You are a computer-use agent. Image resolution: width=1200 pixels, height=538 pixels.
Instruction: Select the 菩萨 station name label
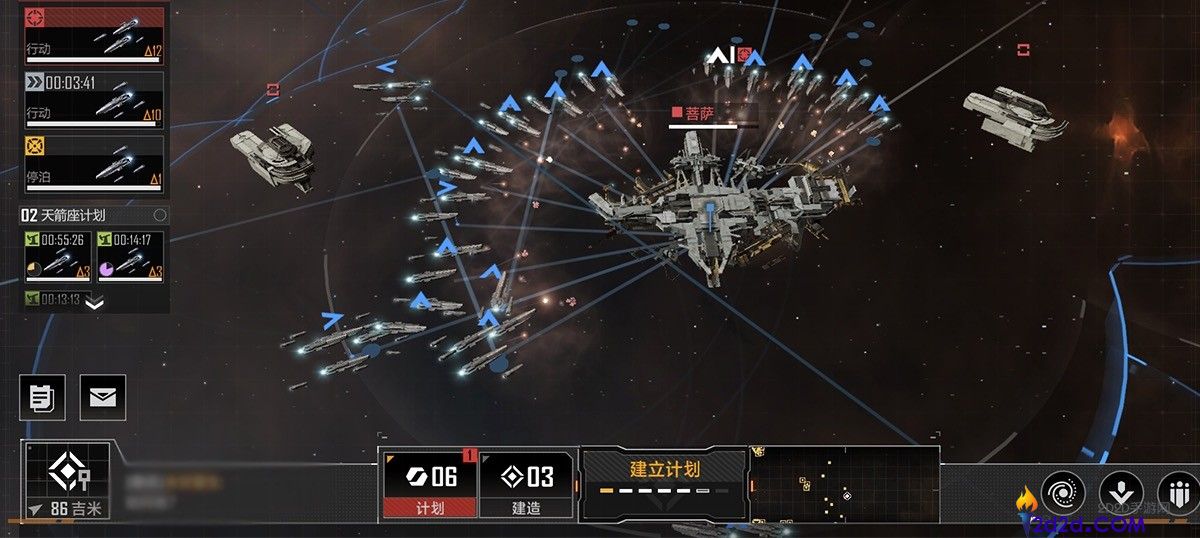click(699, 114)
